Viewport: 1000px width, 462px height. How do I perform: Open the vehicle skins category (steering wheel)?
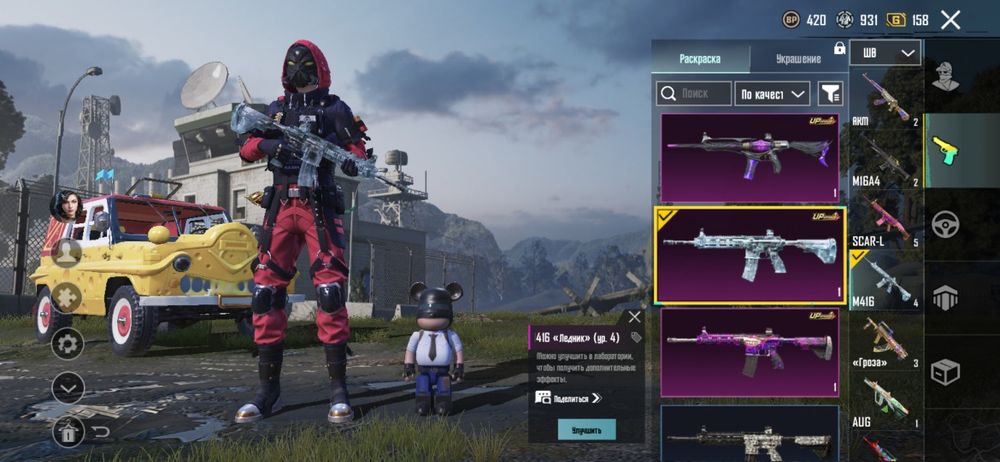click(x=944, y=223)
